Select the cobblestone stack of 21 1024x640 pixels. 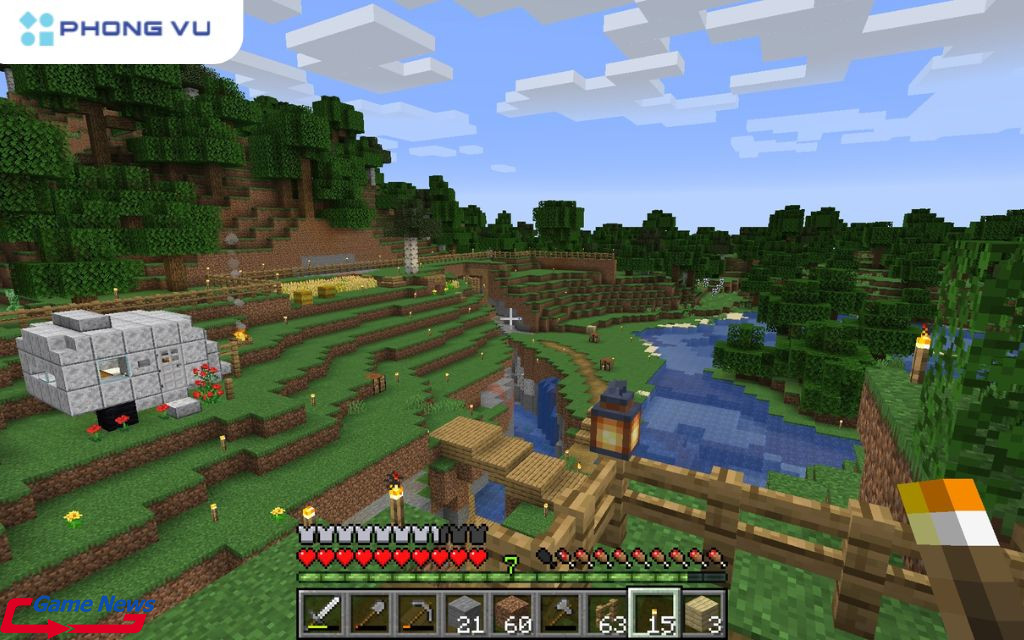(x=464, y=611)
